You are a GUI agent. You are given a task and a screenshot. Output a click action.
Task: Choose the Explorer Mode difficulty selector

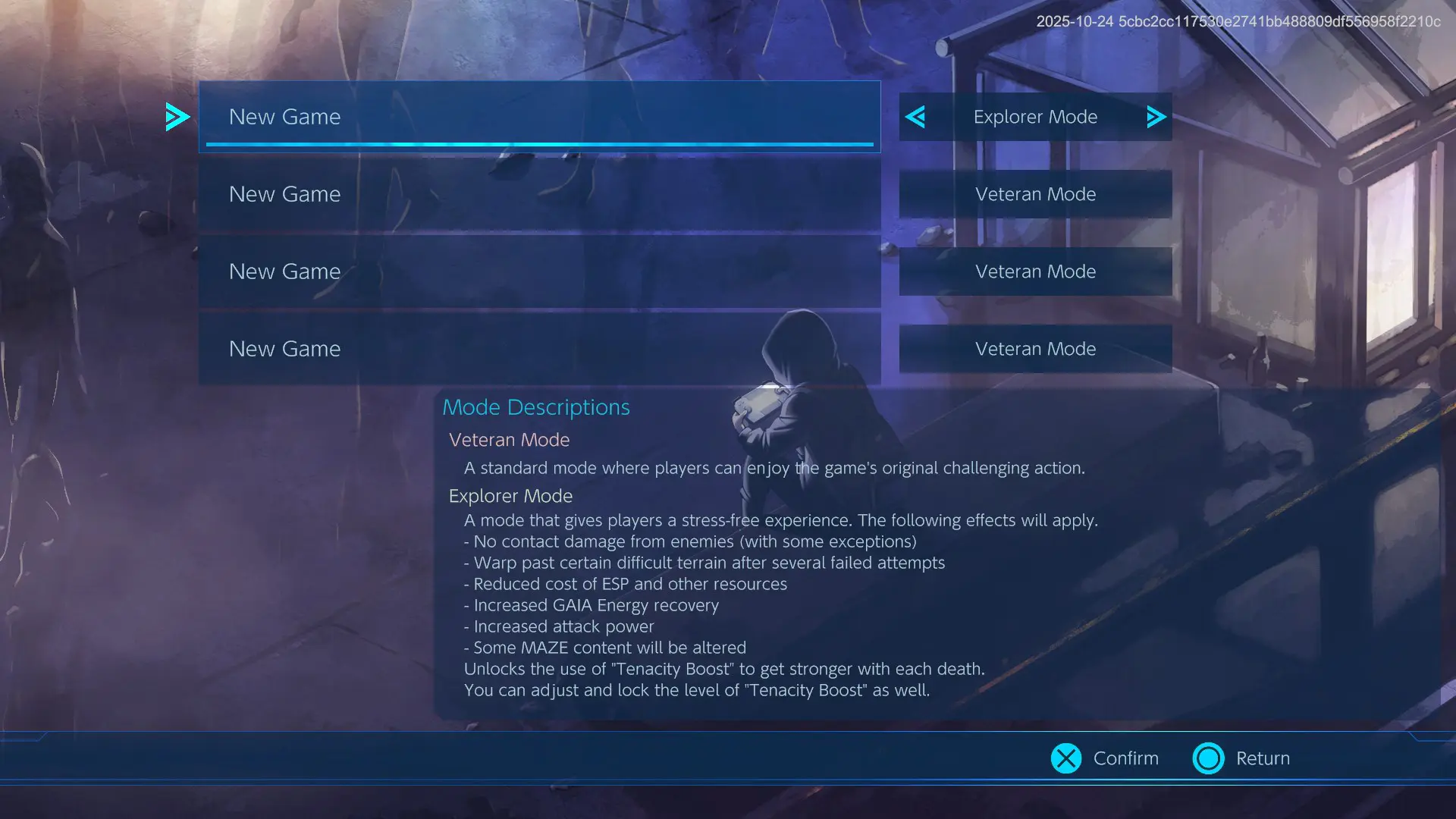[1035, 117]
